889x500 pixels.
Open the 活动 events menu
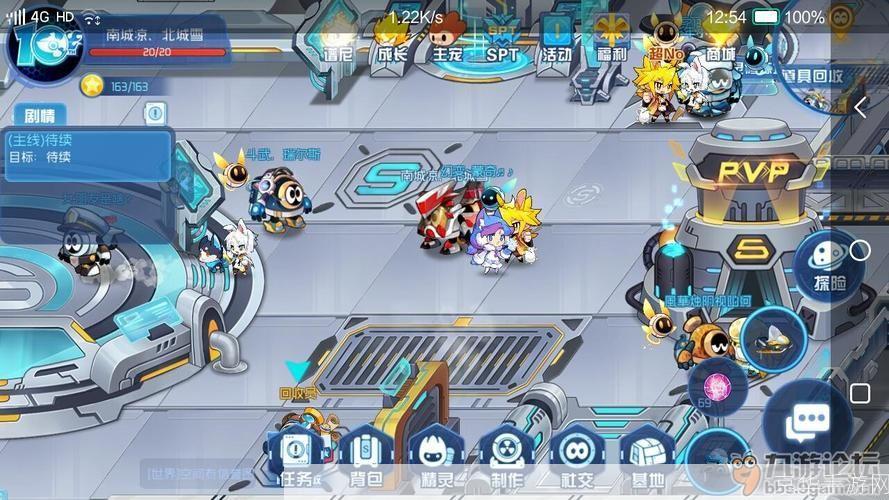click(x=558, y=38)
